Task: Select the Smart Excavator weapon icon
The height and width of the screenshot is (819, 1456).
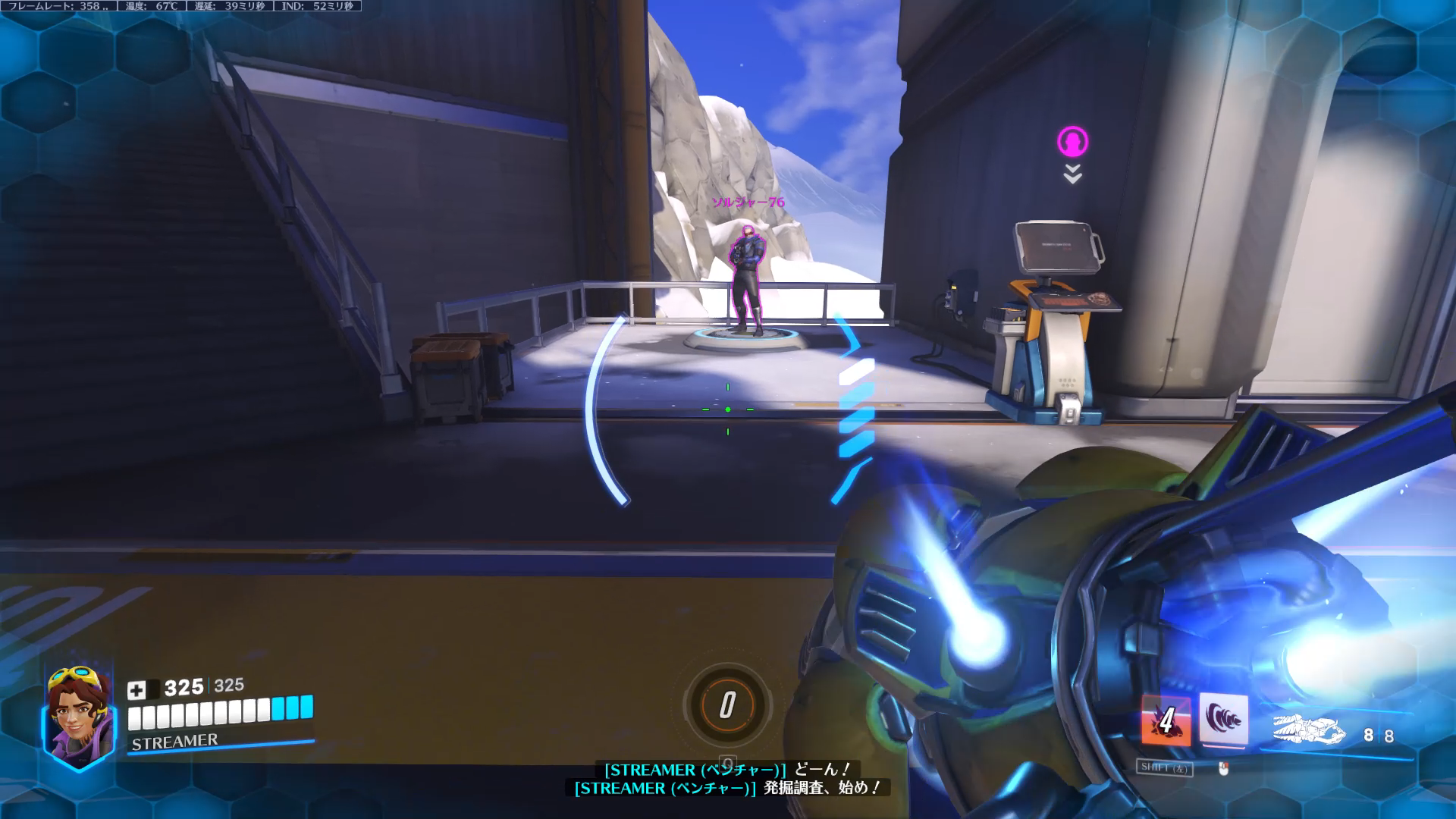Action: pyautogui.click(x=1309, y=730)
